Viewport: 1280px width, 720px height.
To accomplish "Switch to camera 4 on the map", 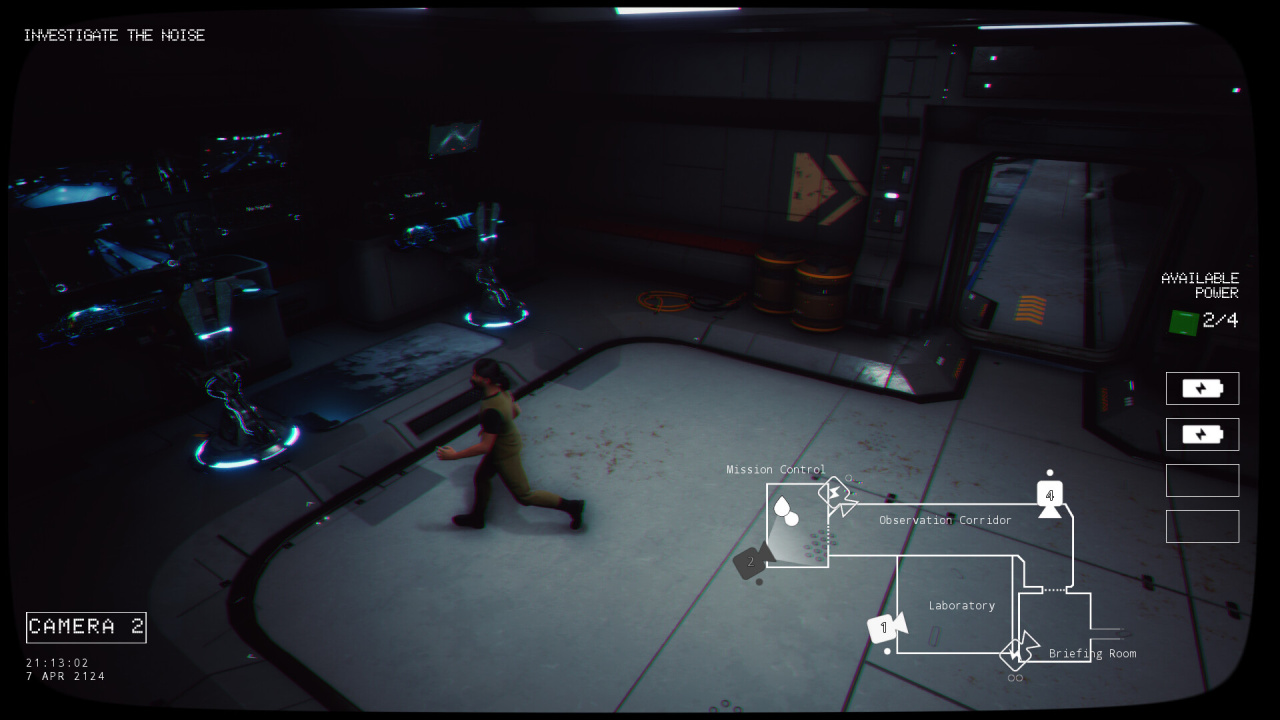I will [x=1049, y=497].
